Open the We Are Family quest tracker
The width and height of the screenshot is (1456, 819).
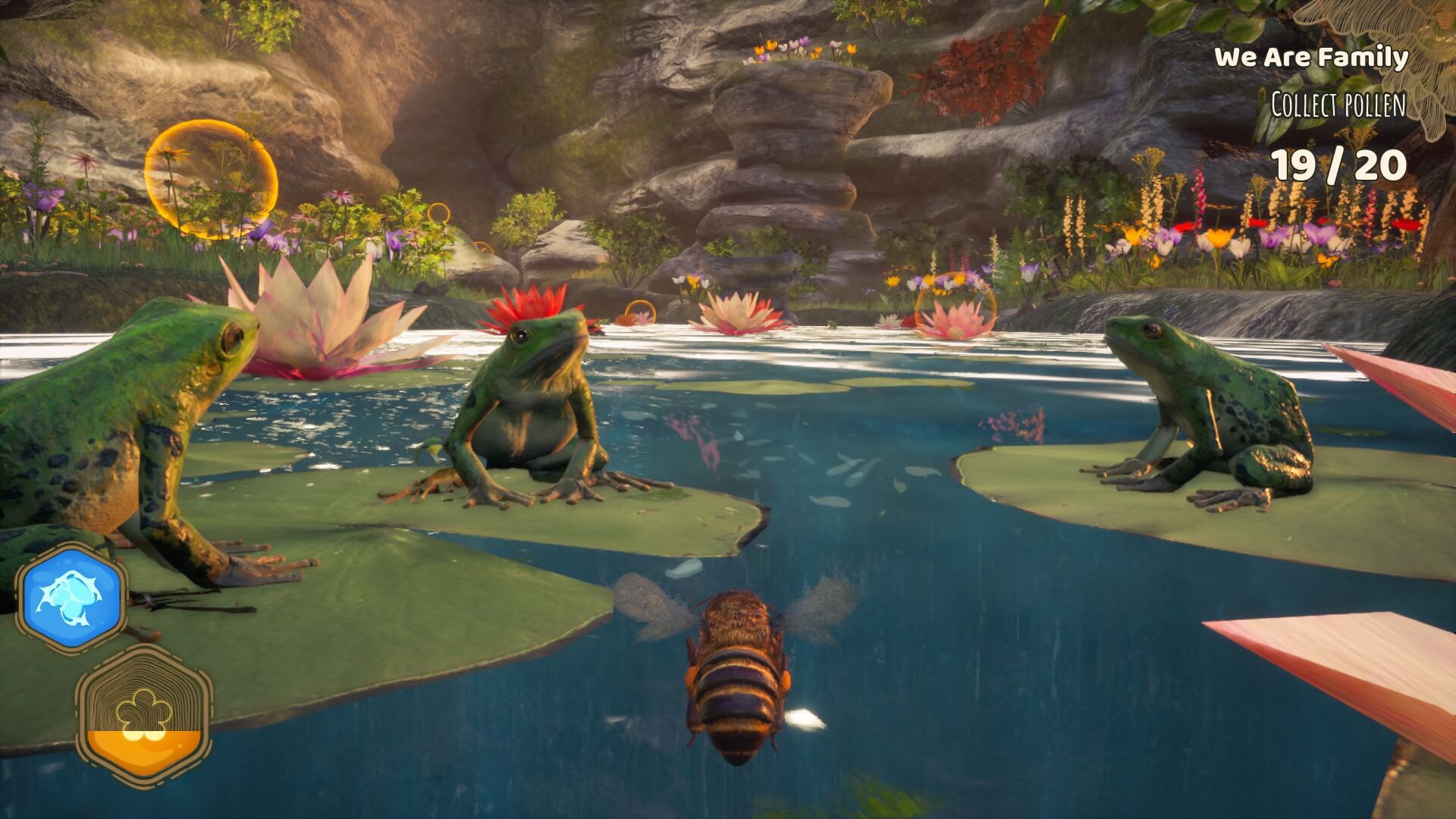1311,58
